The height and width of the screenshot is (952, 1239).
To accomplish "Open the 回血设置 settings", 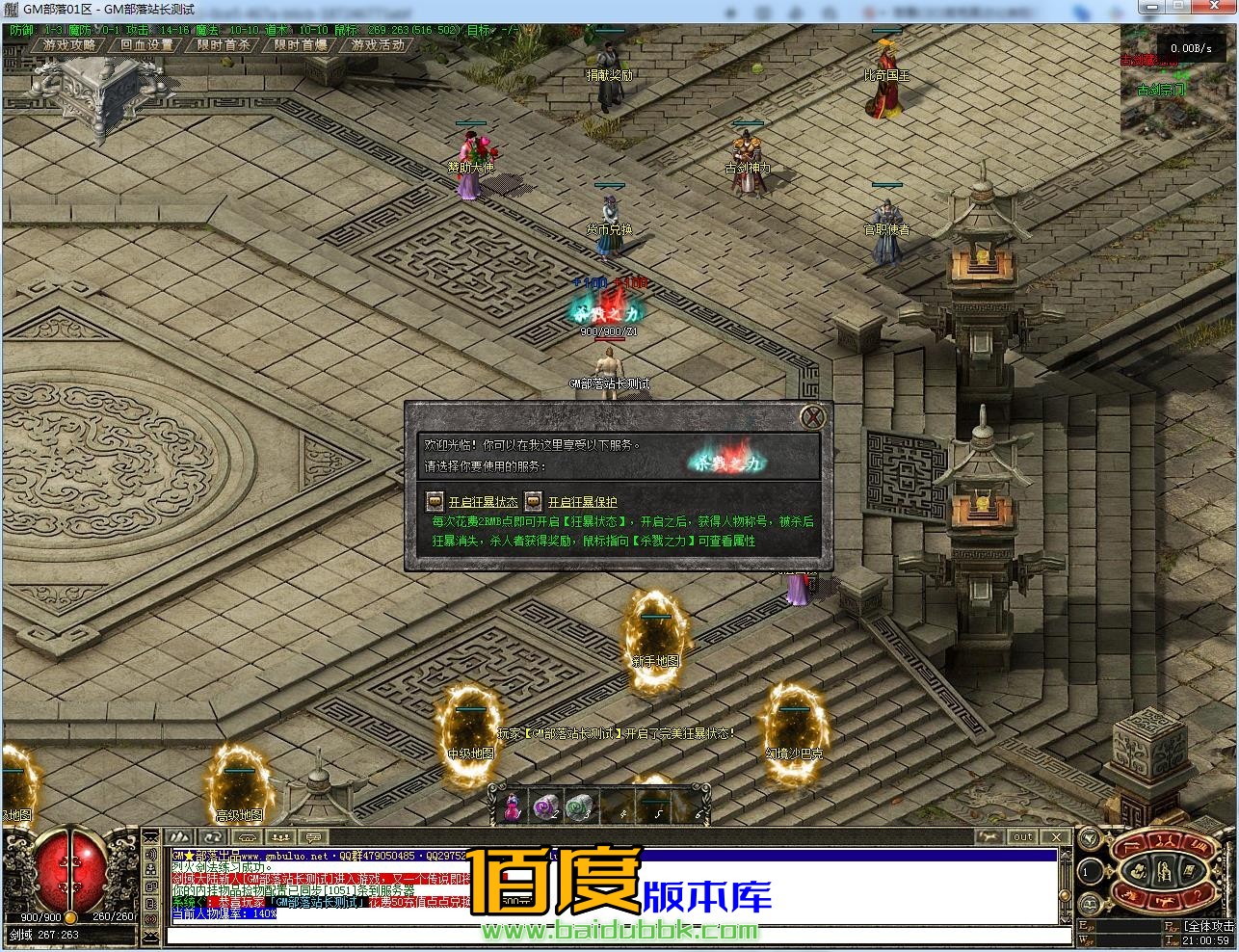I will point(146,44).
